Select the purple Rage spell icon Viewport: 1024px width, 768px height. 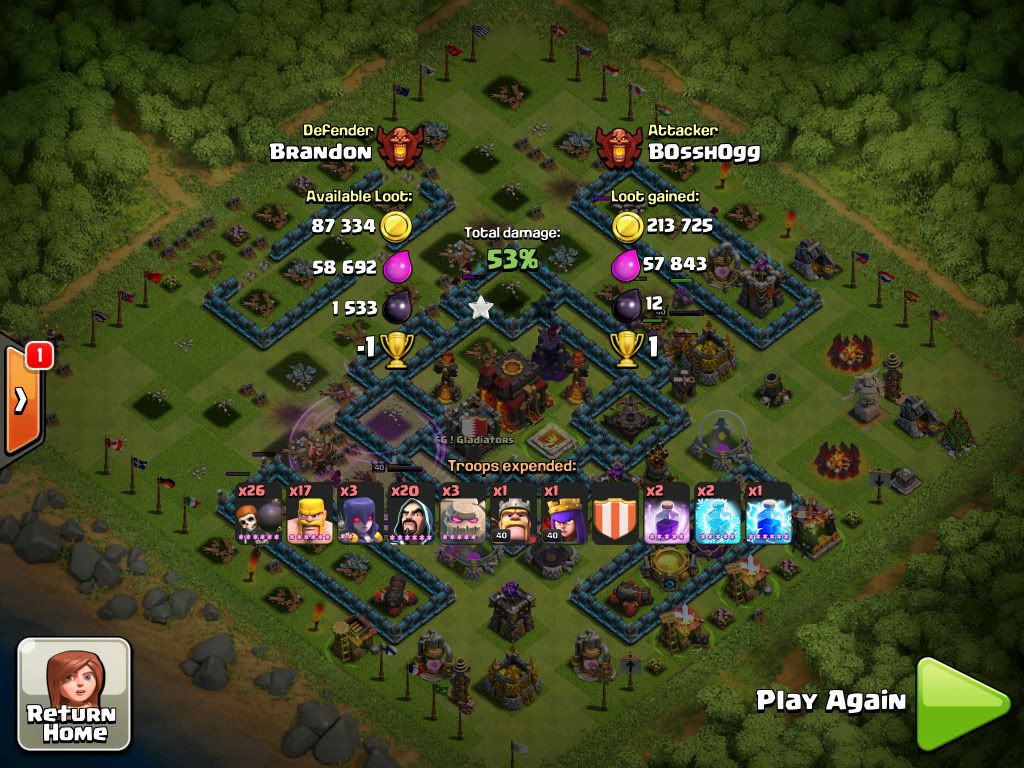tap(666, 513)
